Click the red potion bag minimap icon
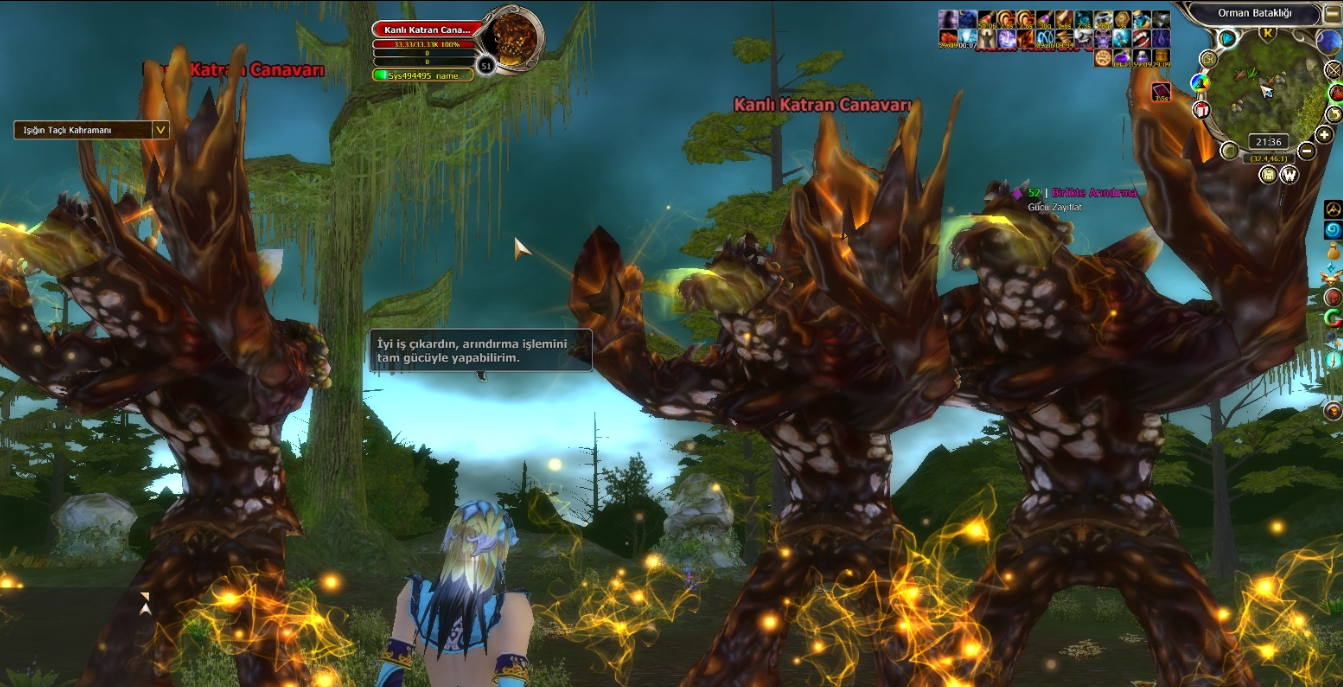This screenshot has height=687, width=1343. (1335, 92)
